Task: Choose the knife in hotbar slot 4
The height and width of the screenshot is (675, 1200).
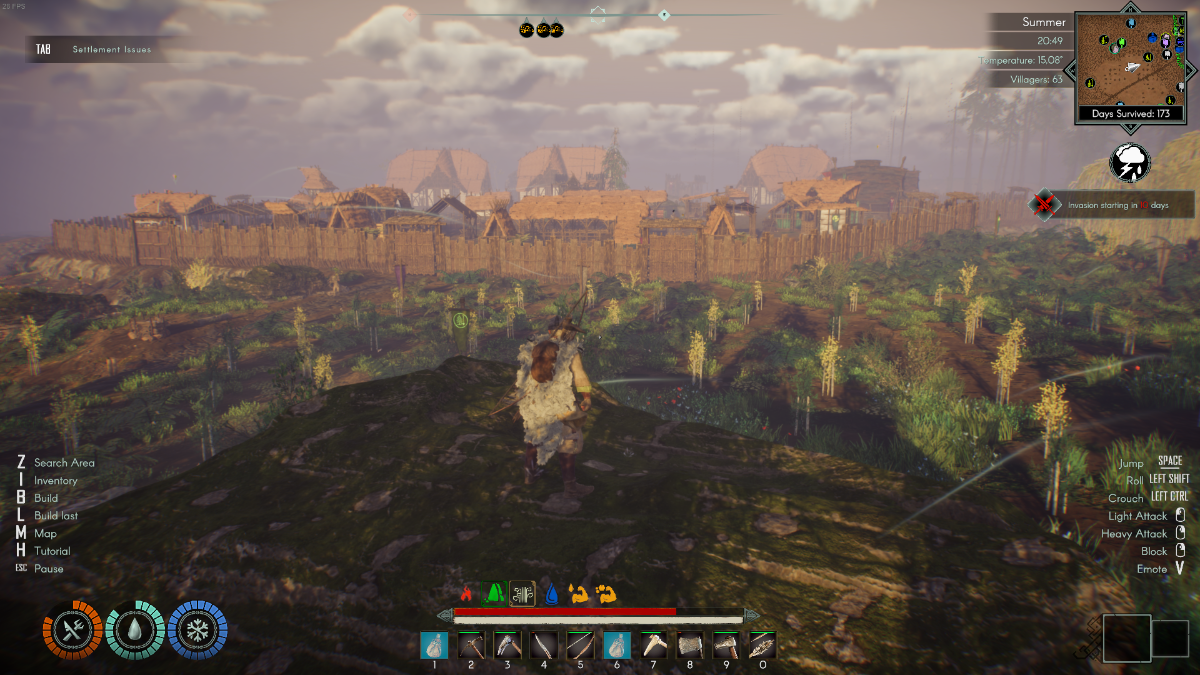Action: click(x=544, y=646)
